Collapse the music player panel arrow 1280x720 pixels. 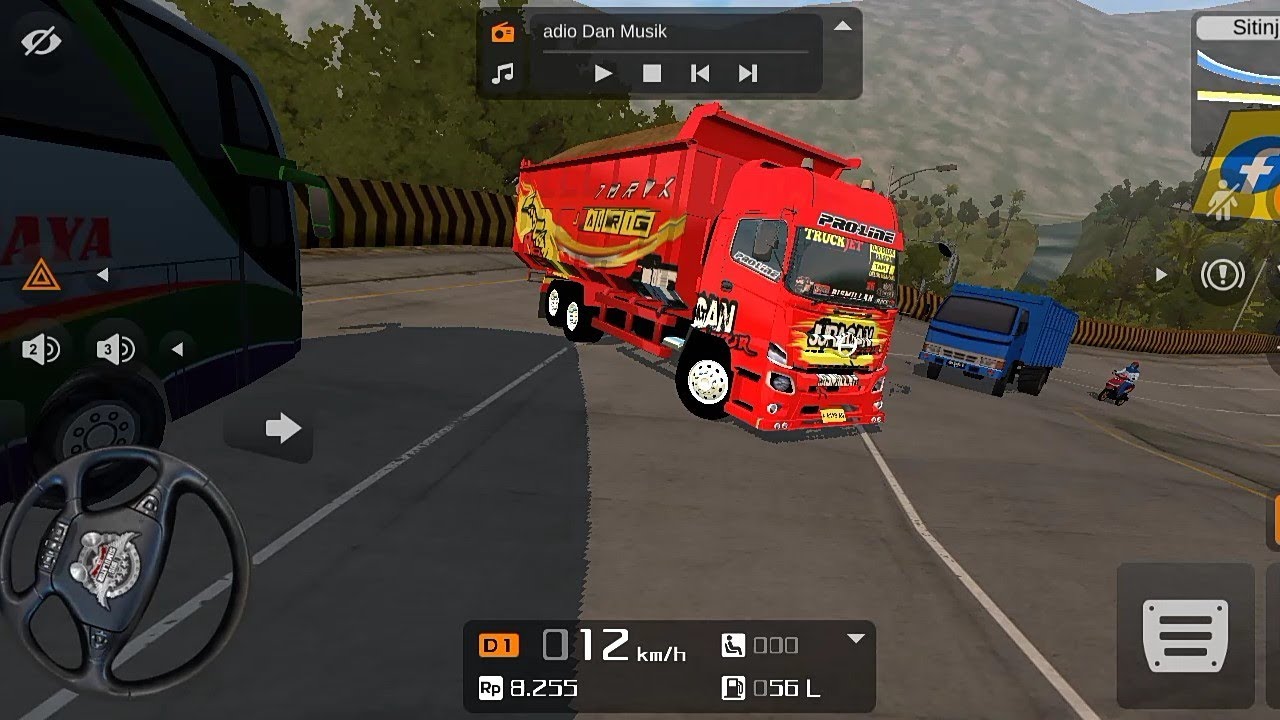pos(843,26)
